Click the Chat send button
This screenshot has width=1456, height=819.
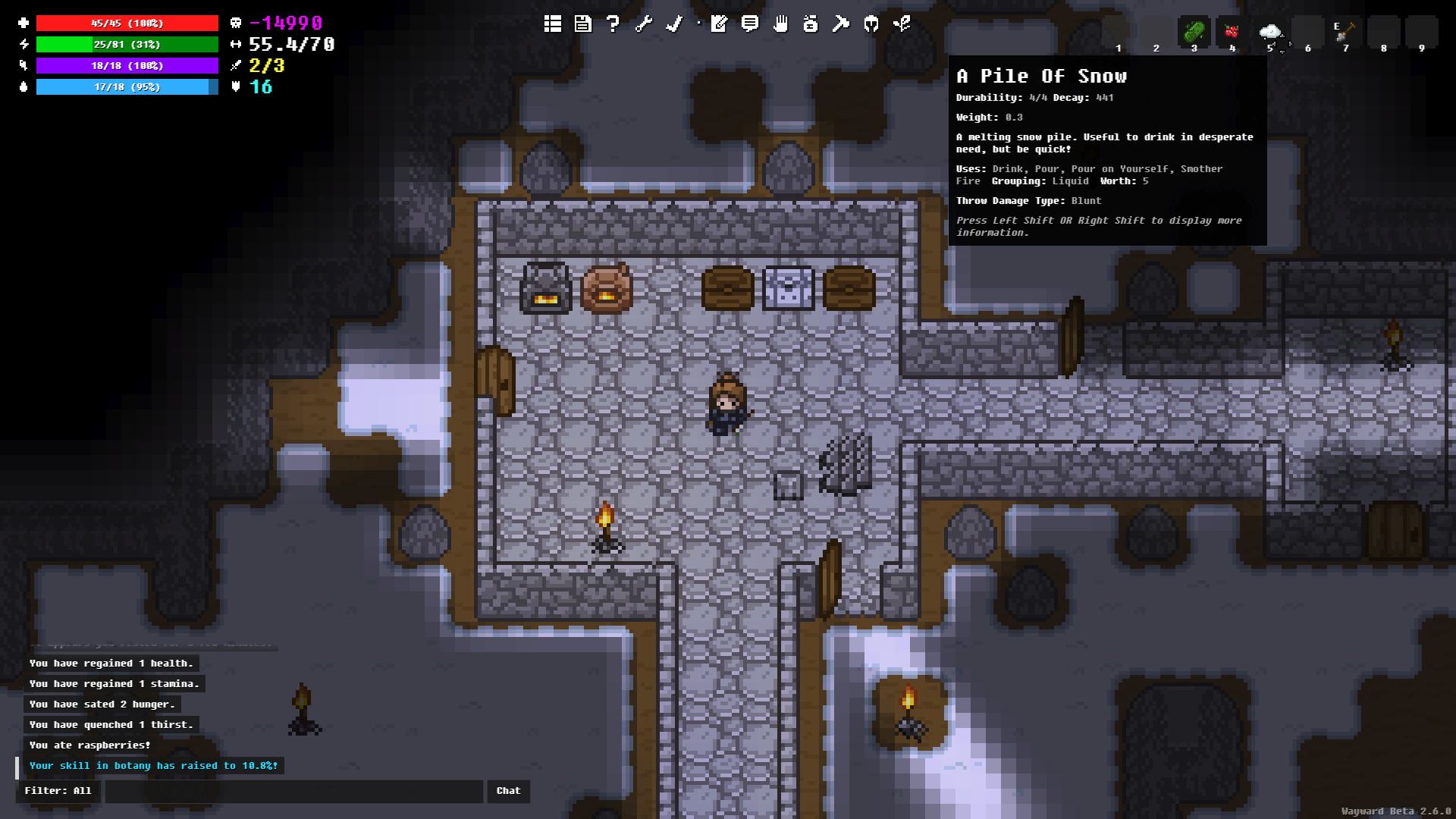click(508, 791)
